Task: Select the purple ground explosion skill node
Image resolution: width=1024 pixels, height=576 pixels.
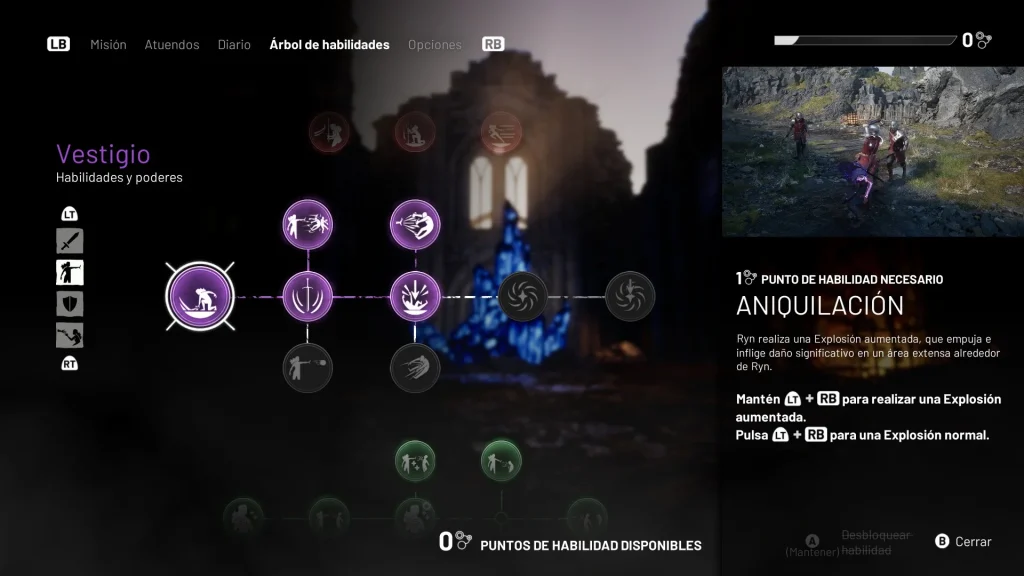Action: coord(414,296)
